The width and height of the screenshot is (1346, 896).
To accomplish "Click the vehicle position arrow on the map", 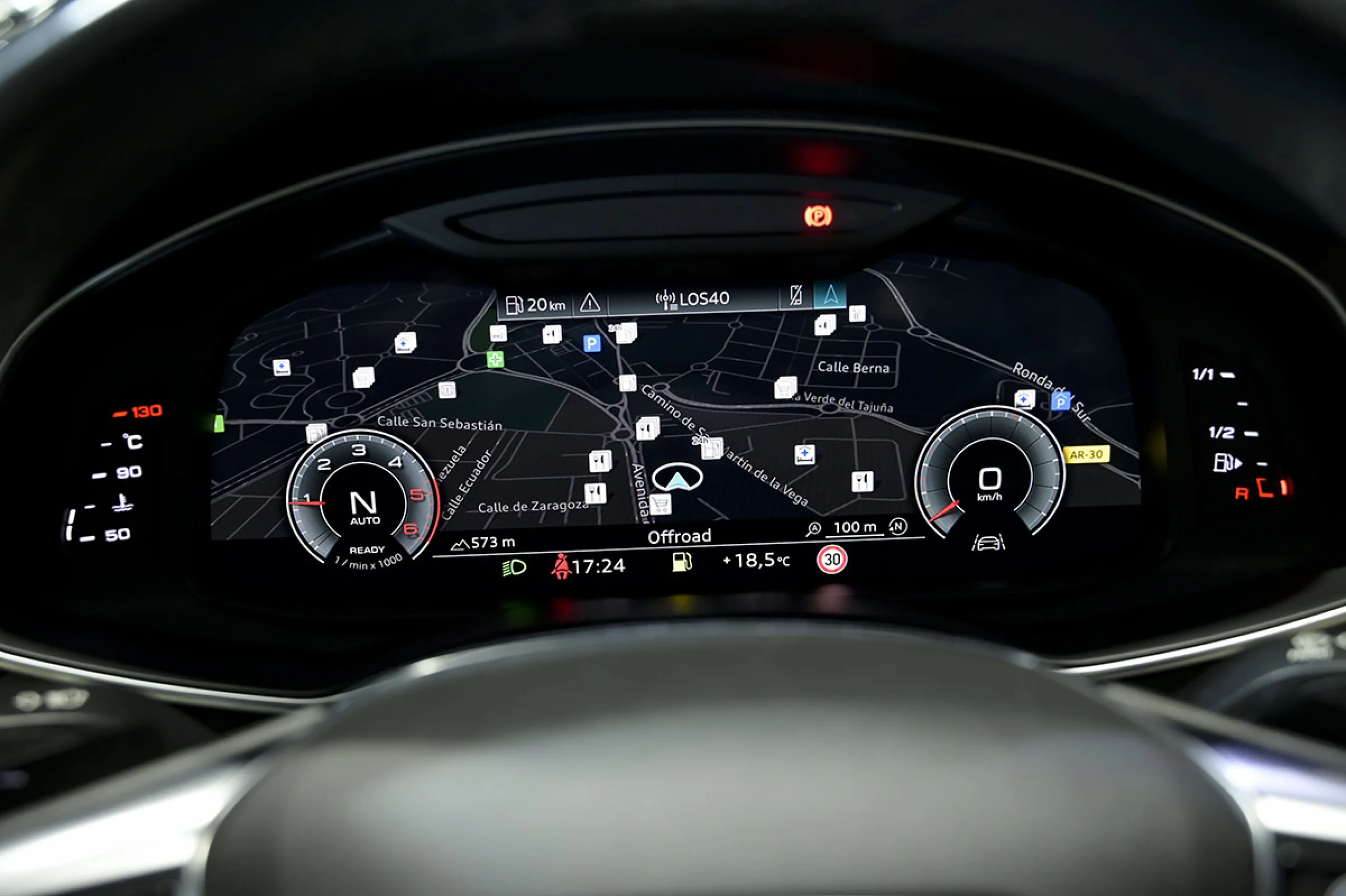I will click(677, 478).
